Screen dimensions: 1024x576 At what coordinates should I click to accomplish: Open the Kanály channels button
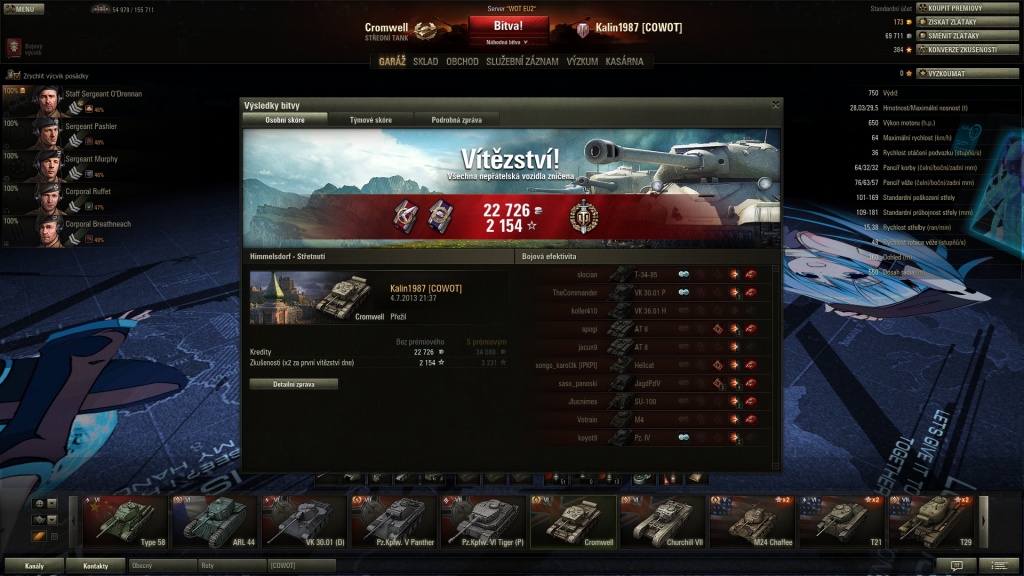[34, 566]
